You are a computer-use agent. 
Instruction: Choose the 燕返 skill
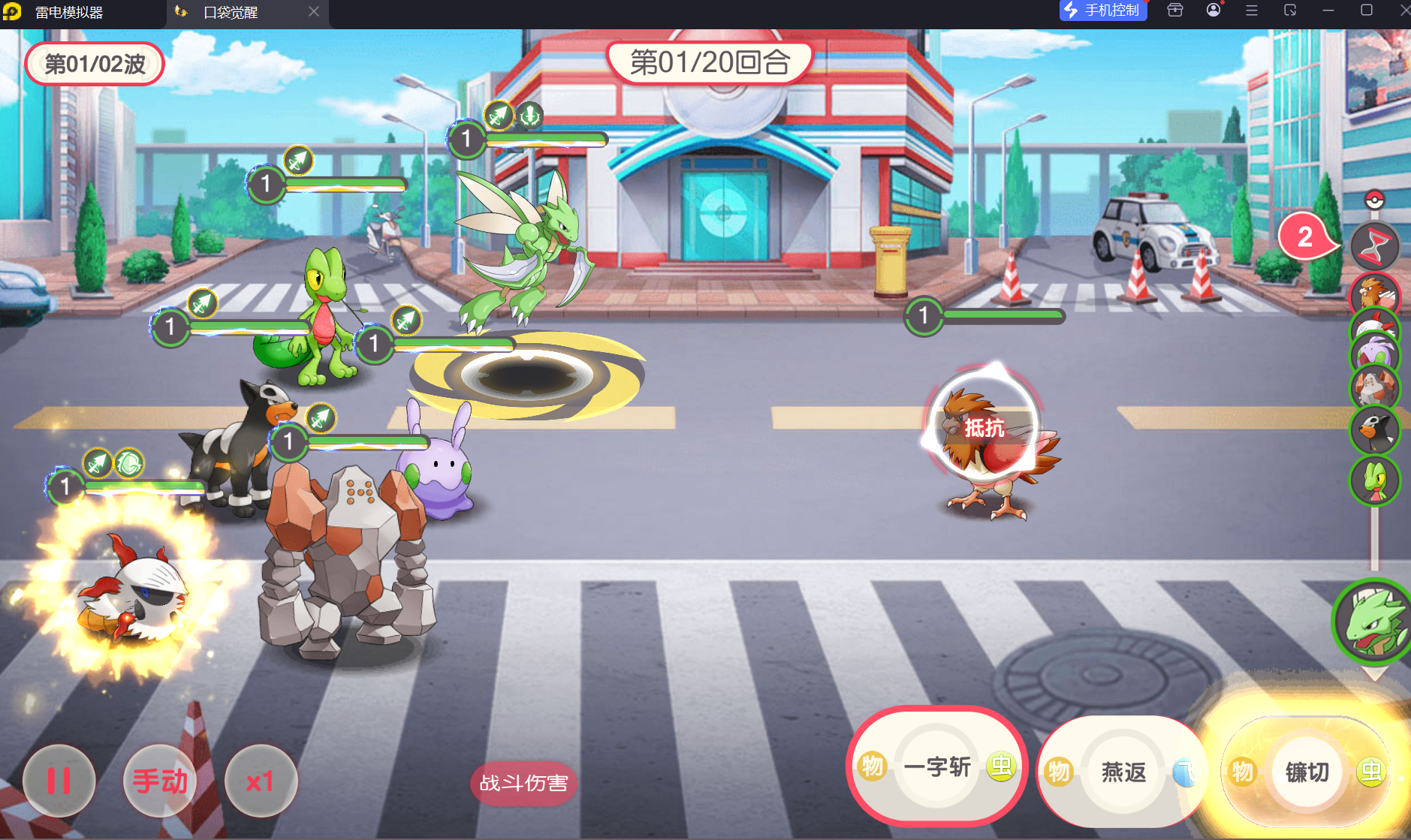pos(1123,772)
